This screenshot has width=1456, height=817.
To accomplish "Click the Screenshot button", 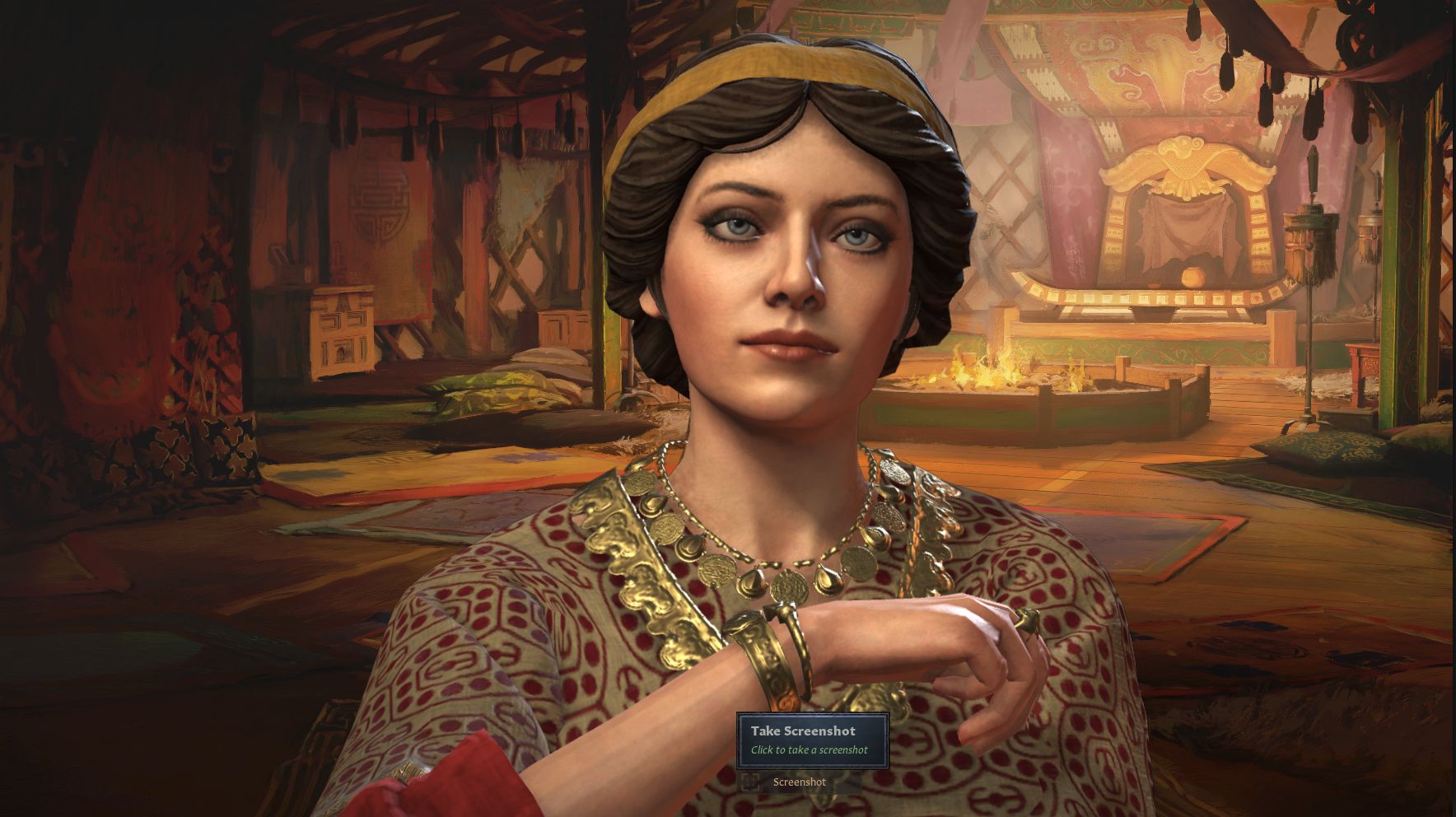I will [797, 782].
